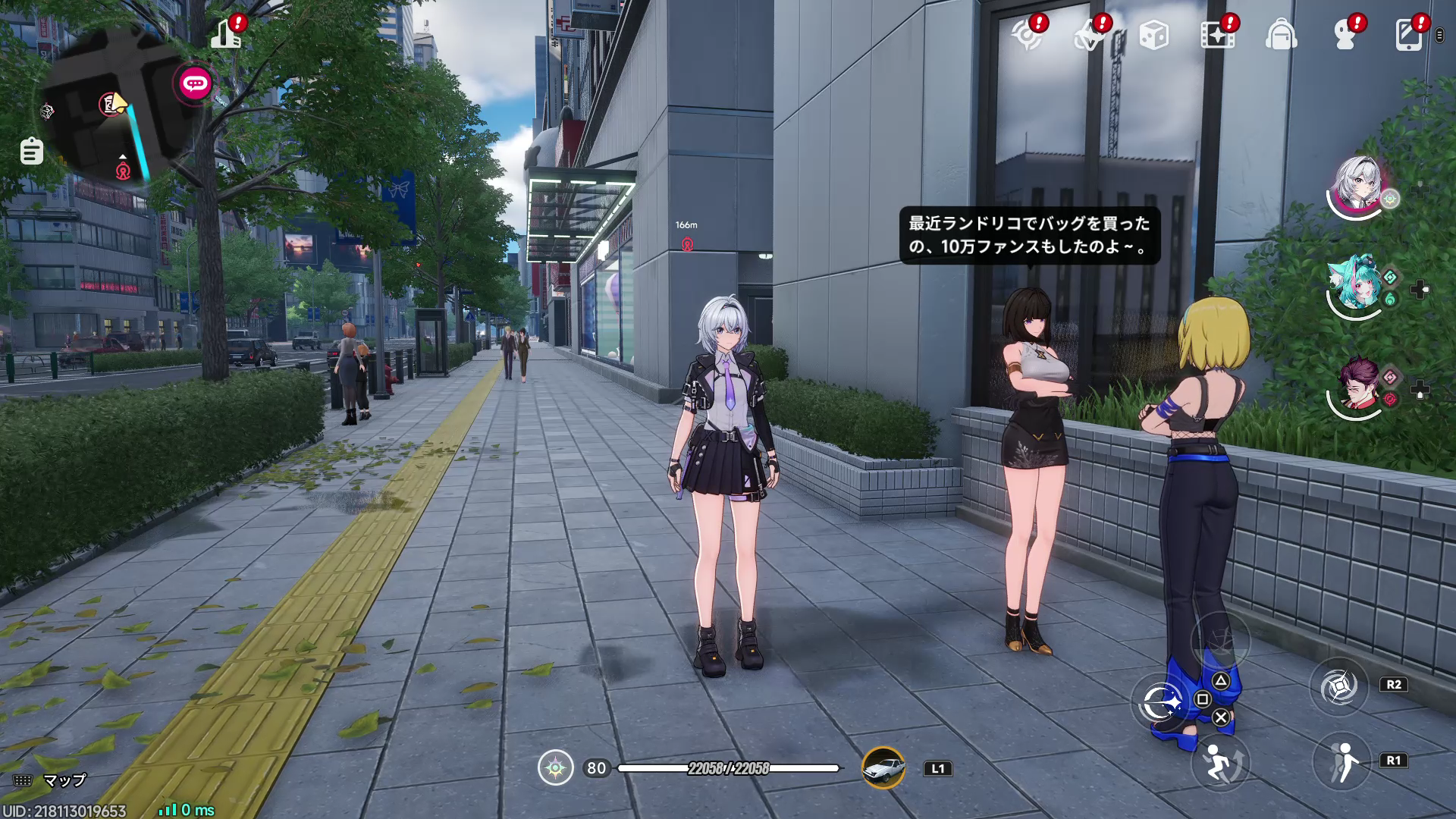Activate the spinning star skill icon

click(x=1338, y=687)
